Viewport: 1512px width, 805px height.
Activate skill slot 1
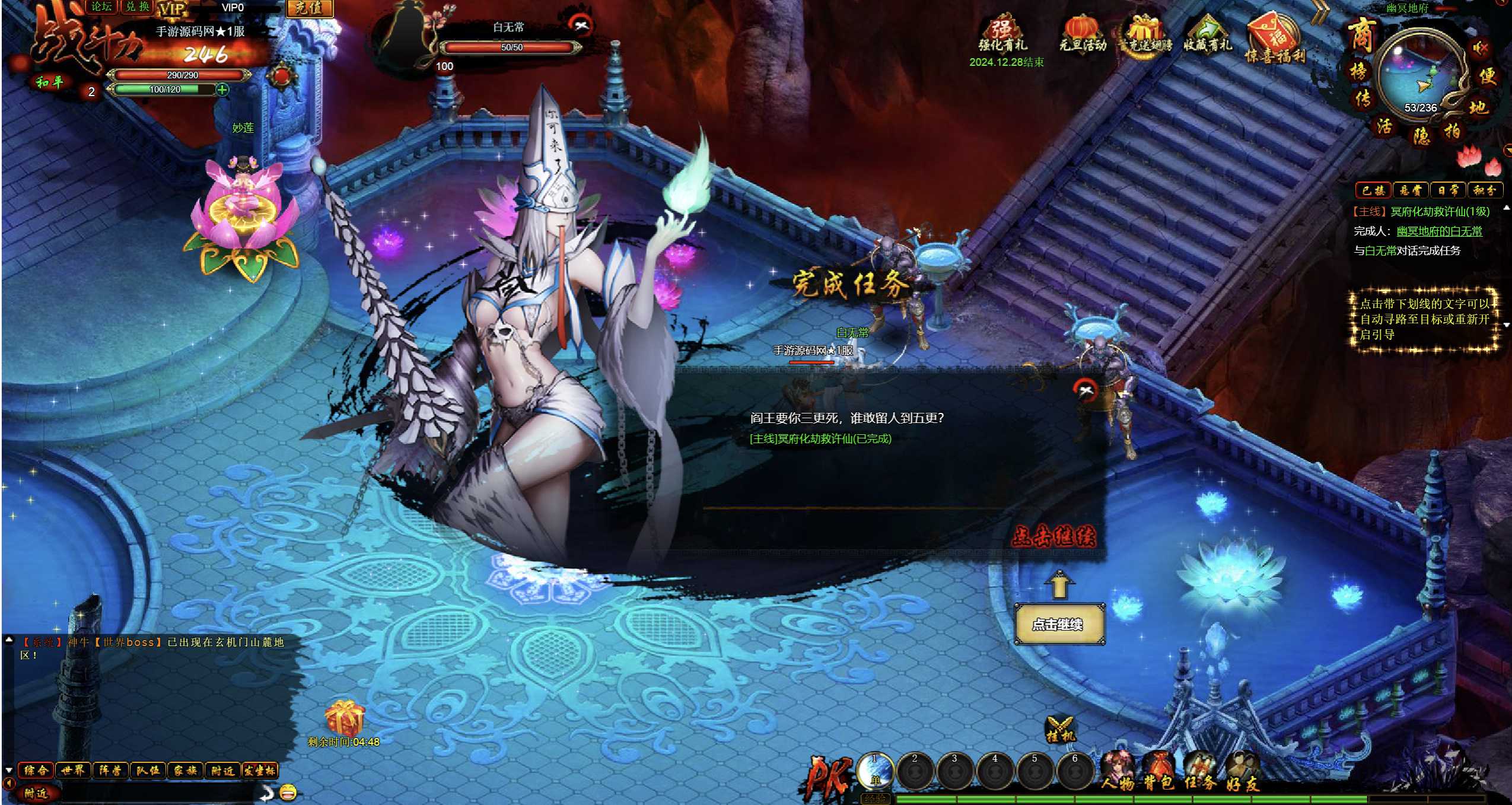click(875, 771)
